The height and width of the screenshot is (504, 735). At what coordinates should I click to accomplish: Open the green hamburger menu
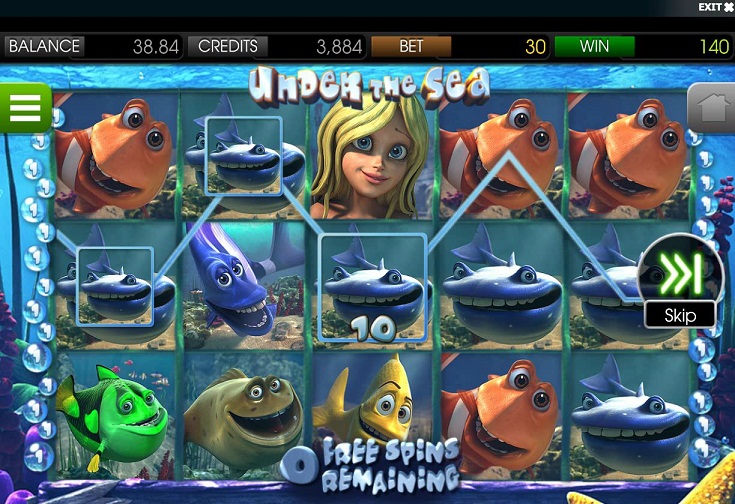24,107
